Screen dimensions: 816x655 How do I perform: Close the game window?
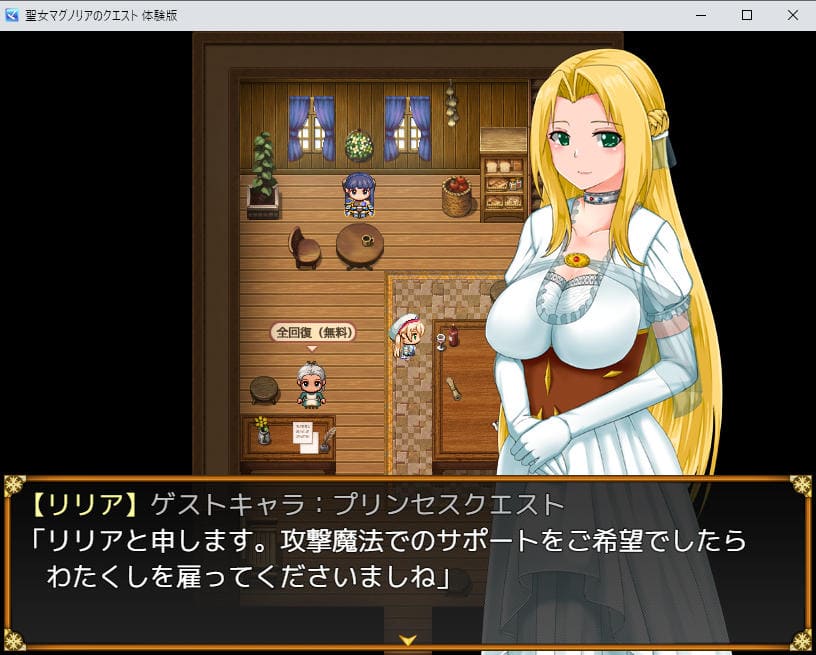(x=792, y=15)
